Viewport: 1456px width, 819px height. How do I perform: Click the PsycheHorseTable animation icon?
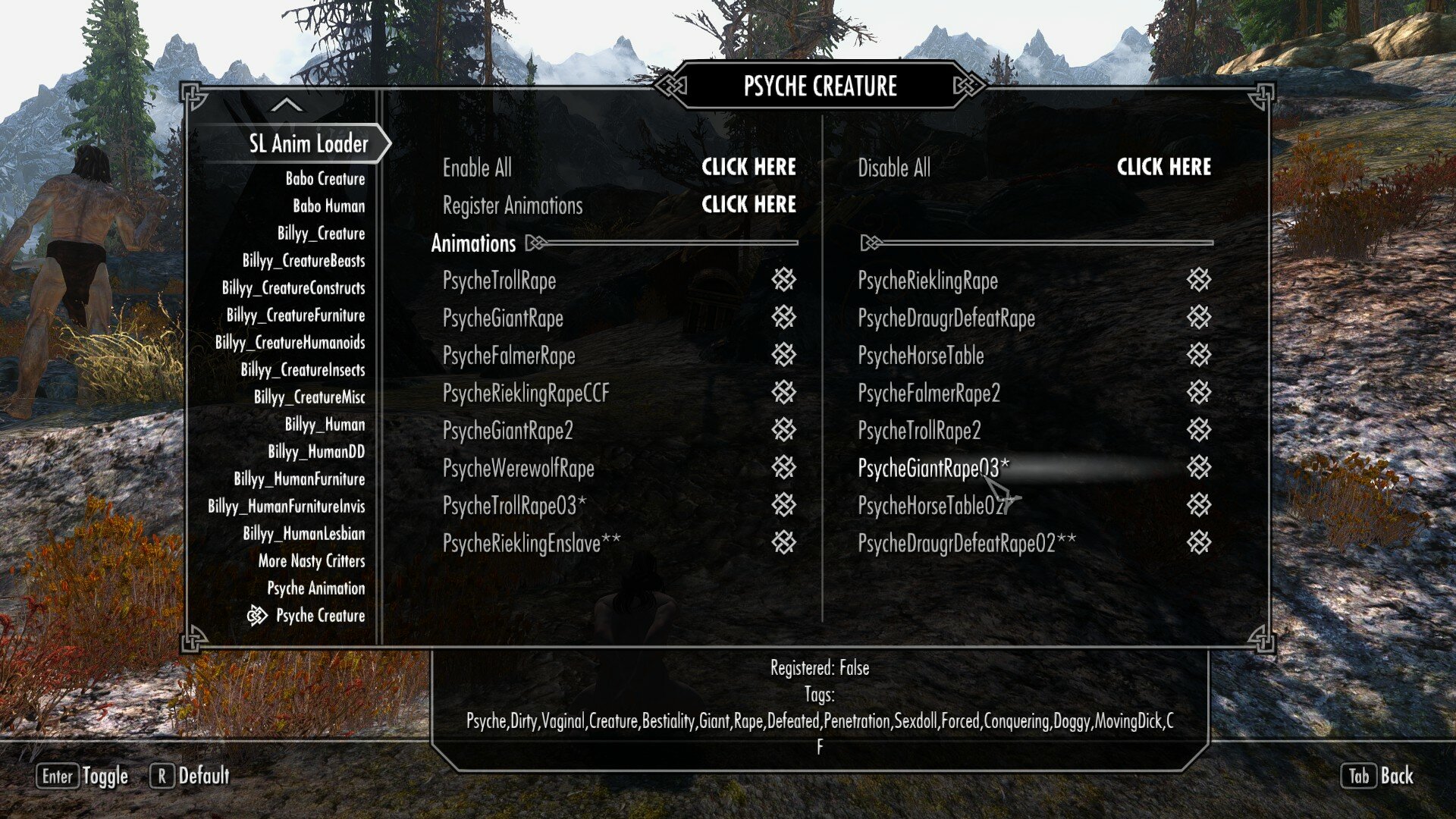pos(1198,356)
